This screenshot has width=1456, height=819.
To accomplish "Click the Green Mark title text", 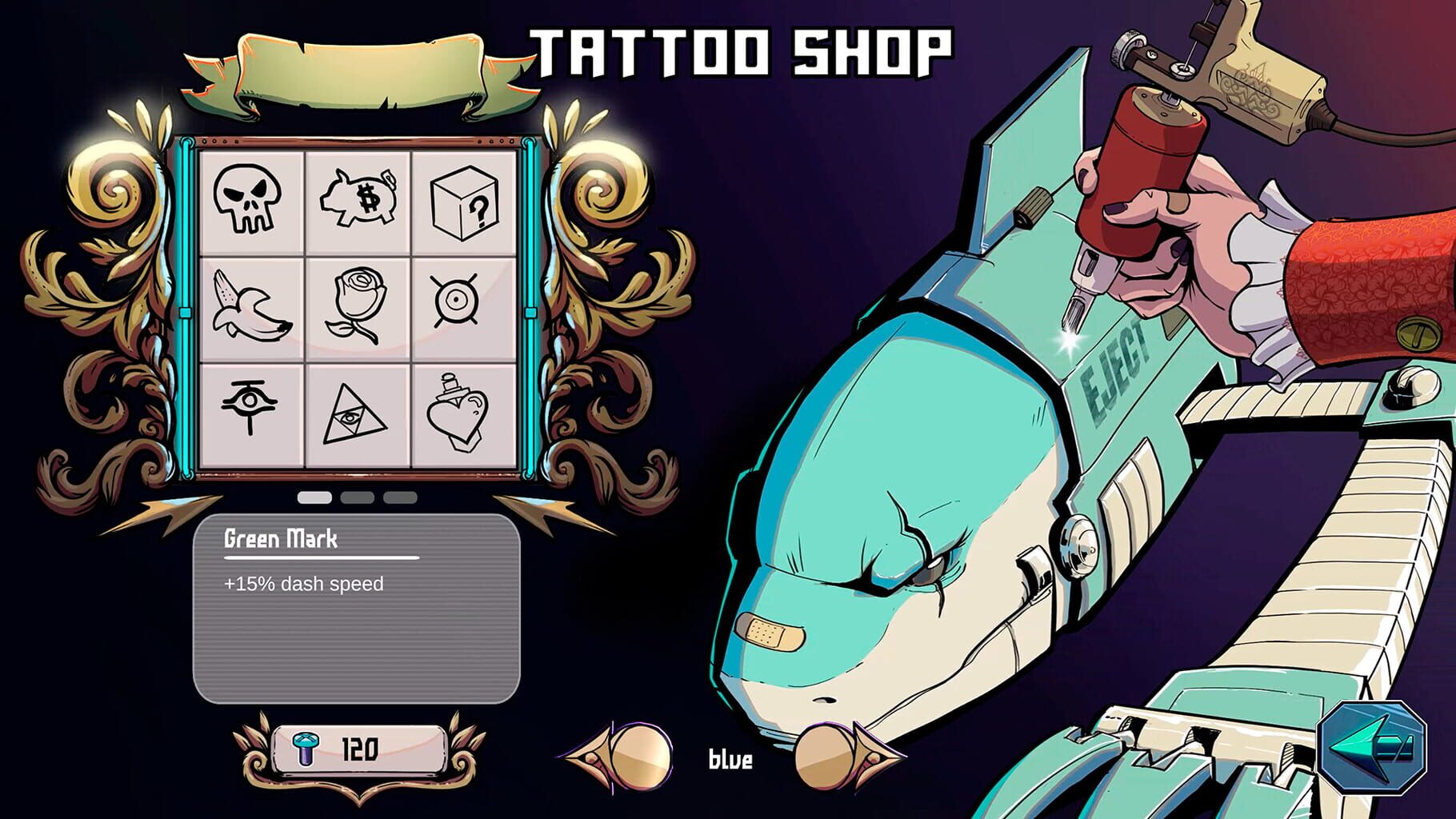I will tap(282, 541).
